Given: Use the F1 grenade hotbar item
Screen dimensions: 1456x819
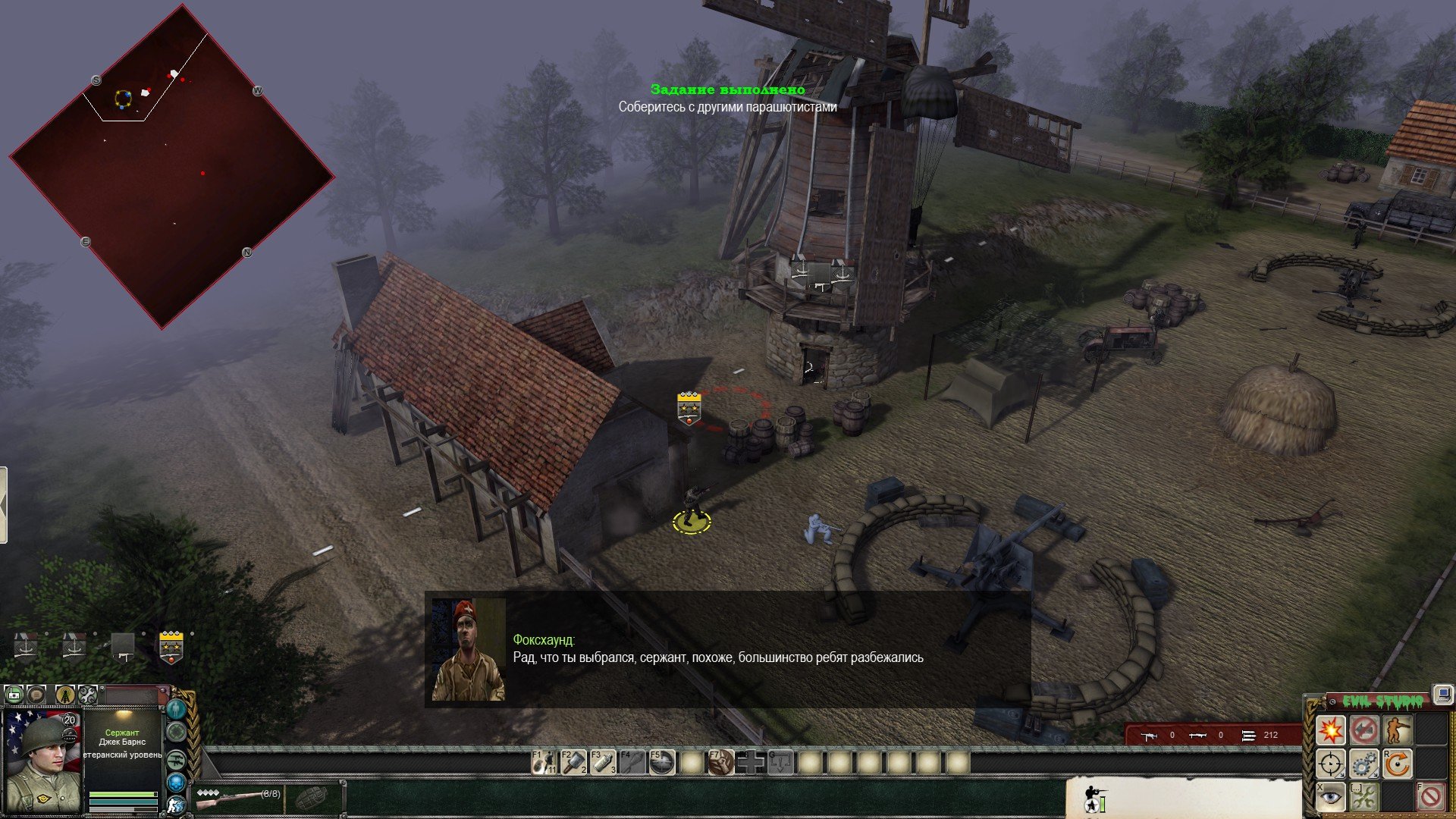Looking at the screenshot, I should coord(544,762).
